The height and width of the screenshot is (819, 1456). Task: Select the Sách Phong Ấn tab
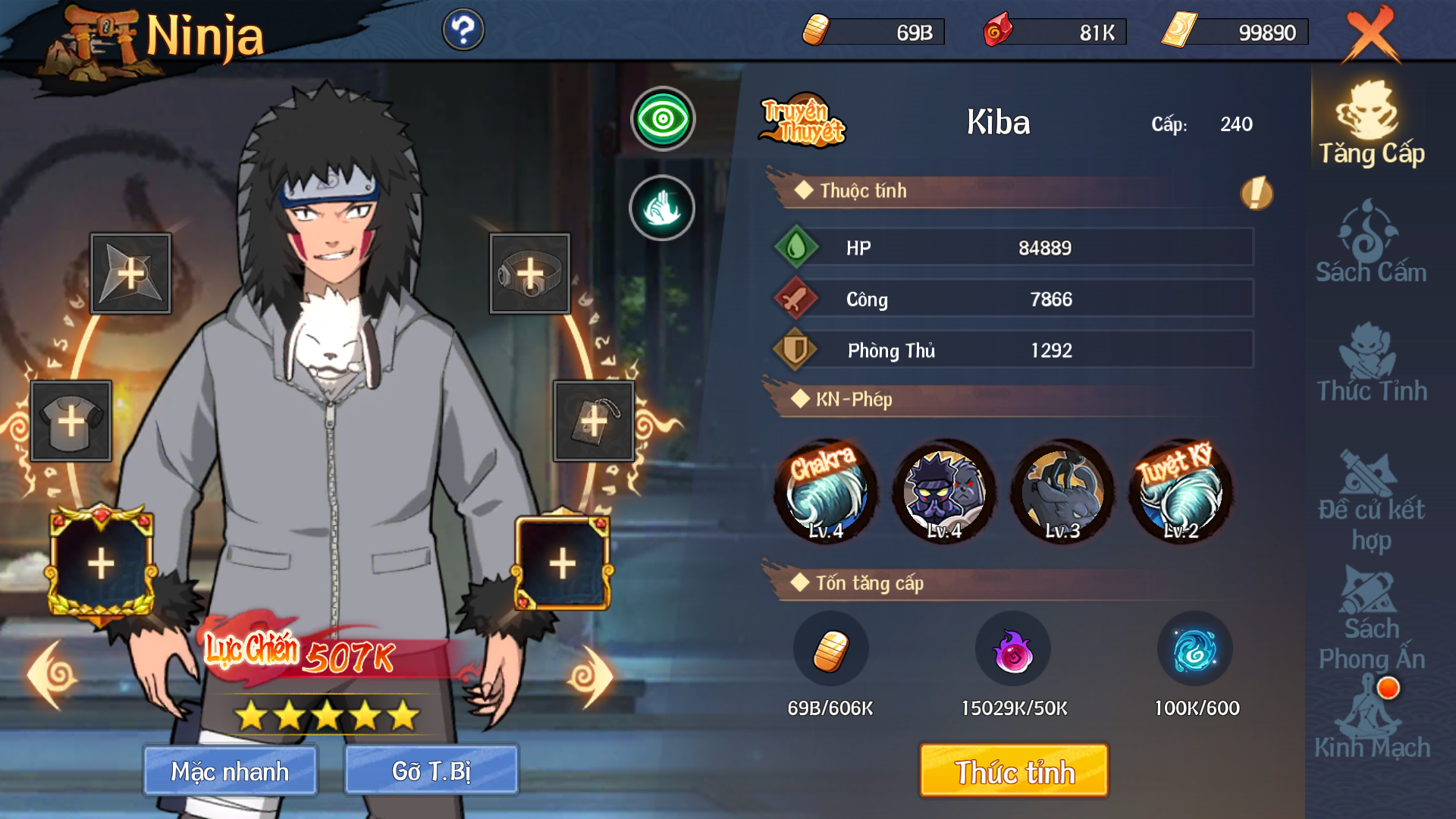1371,622
